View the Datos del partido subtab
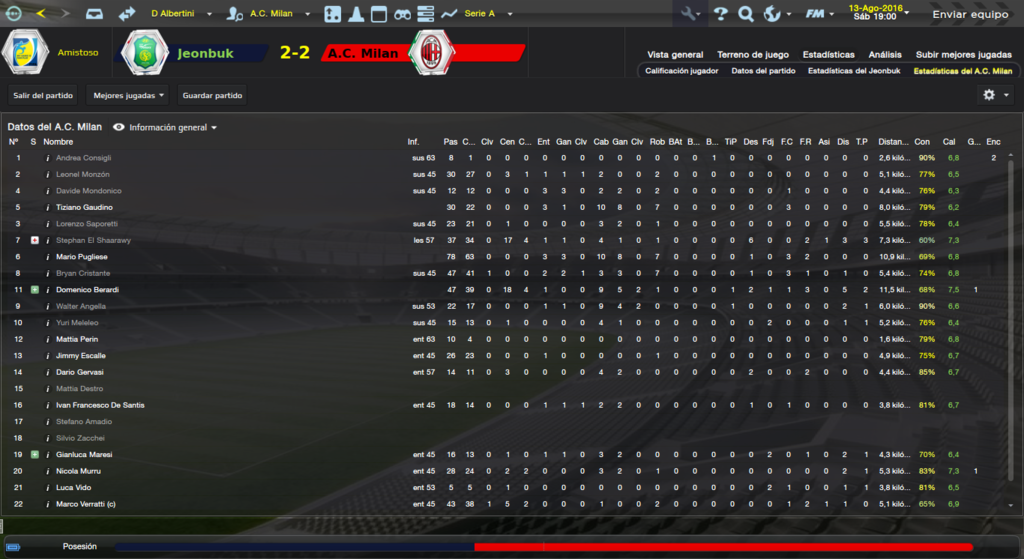1024x559 pixels. [x=763, y=71]
